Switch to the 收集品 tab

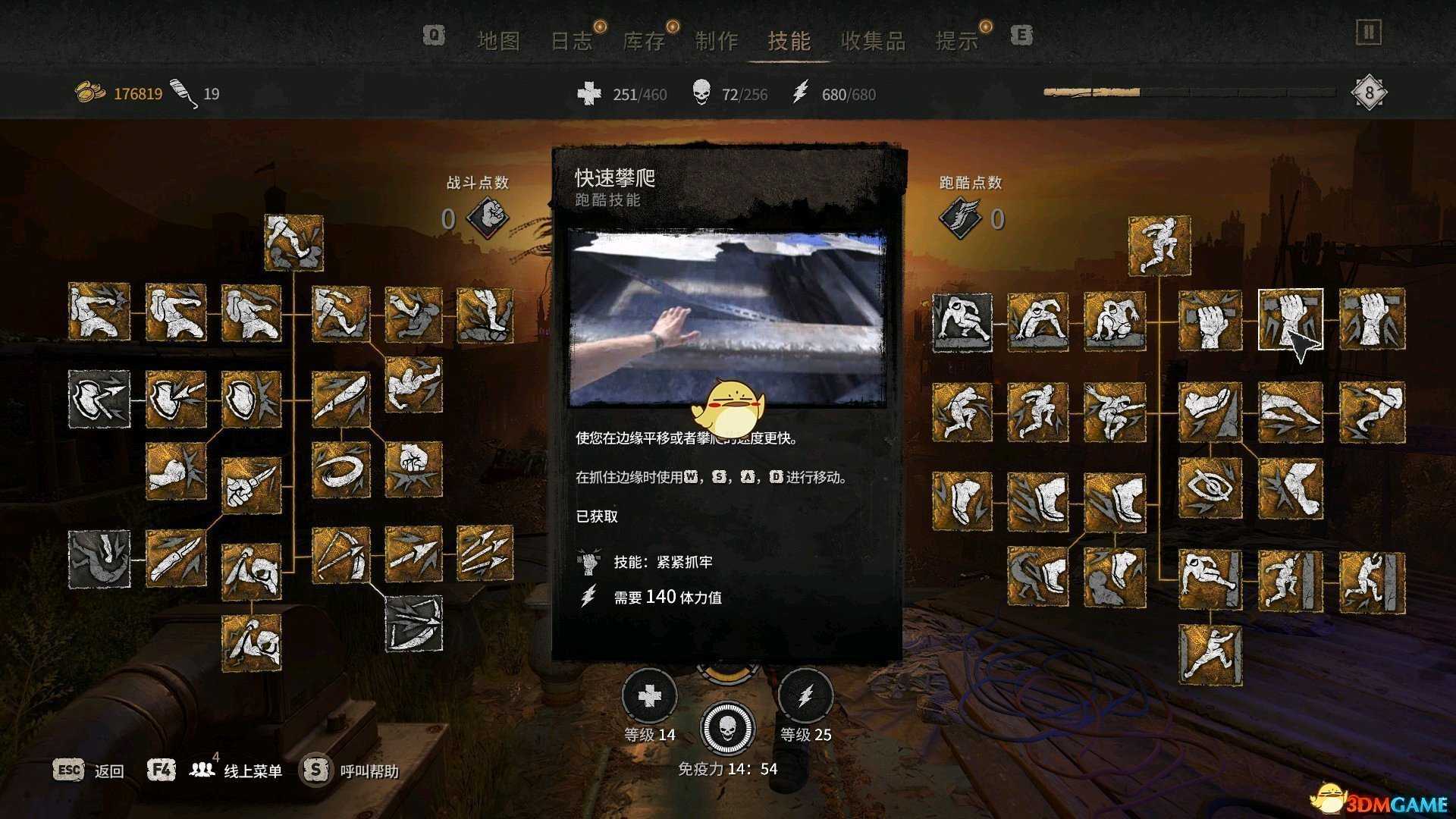[876, 42]
